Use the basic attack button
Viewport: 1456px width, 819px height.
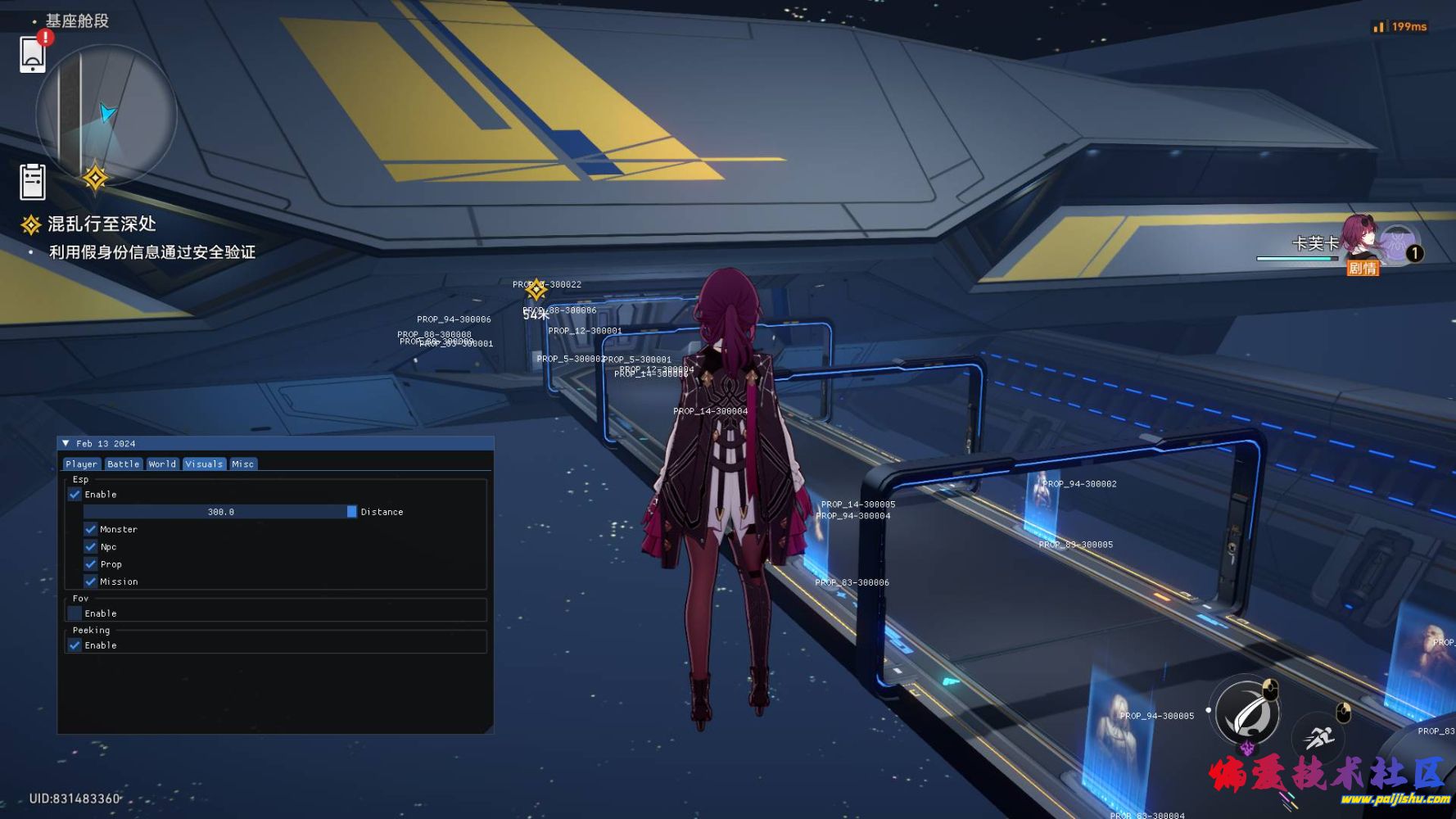coord(1247,711)
